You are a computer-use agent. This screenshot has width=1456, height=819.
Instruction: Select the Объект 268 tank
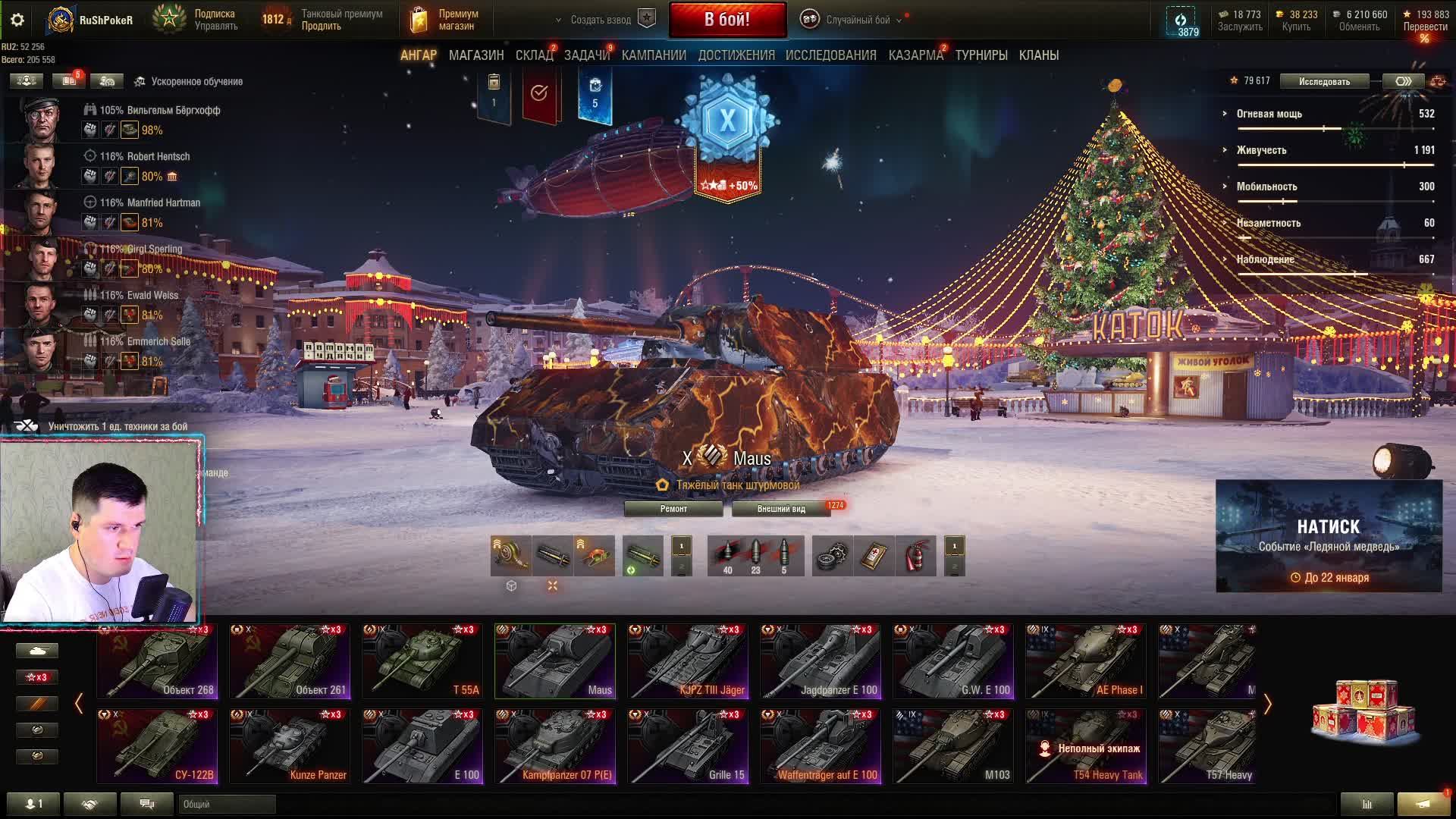(x=157, y=661)
